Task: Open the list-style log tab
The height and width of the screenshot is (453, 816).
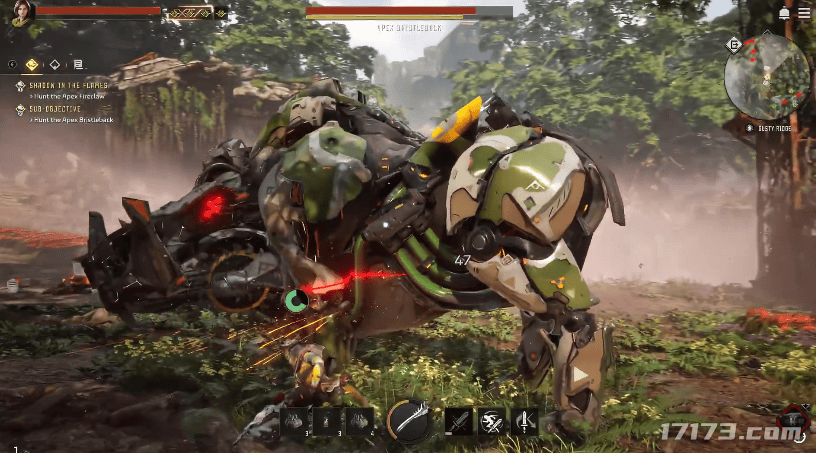Action: pyautogui.click(x=78, y=64)
